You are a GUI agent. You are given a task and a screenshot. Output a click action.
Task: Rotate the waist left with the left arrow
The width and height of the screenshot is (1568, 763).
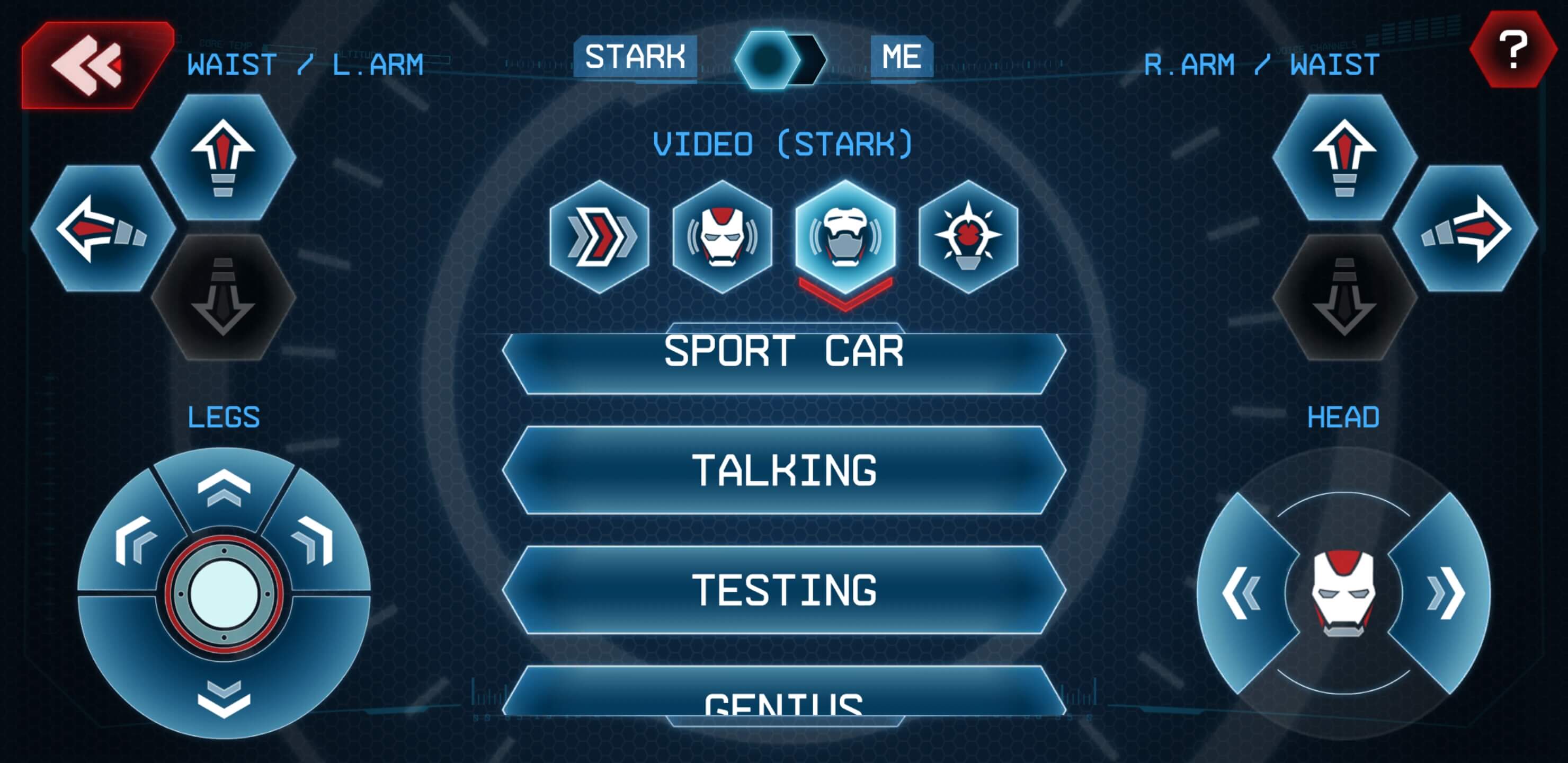[102, 228]
